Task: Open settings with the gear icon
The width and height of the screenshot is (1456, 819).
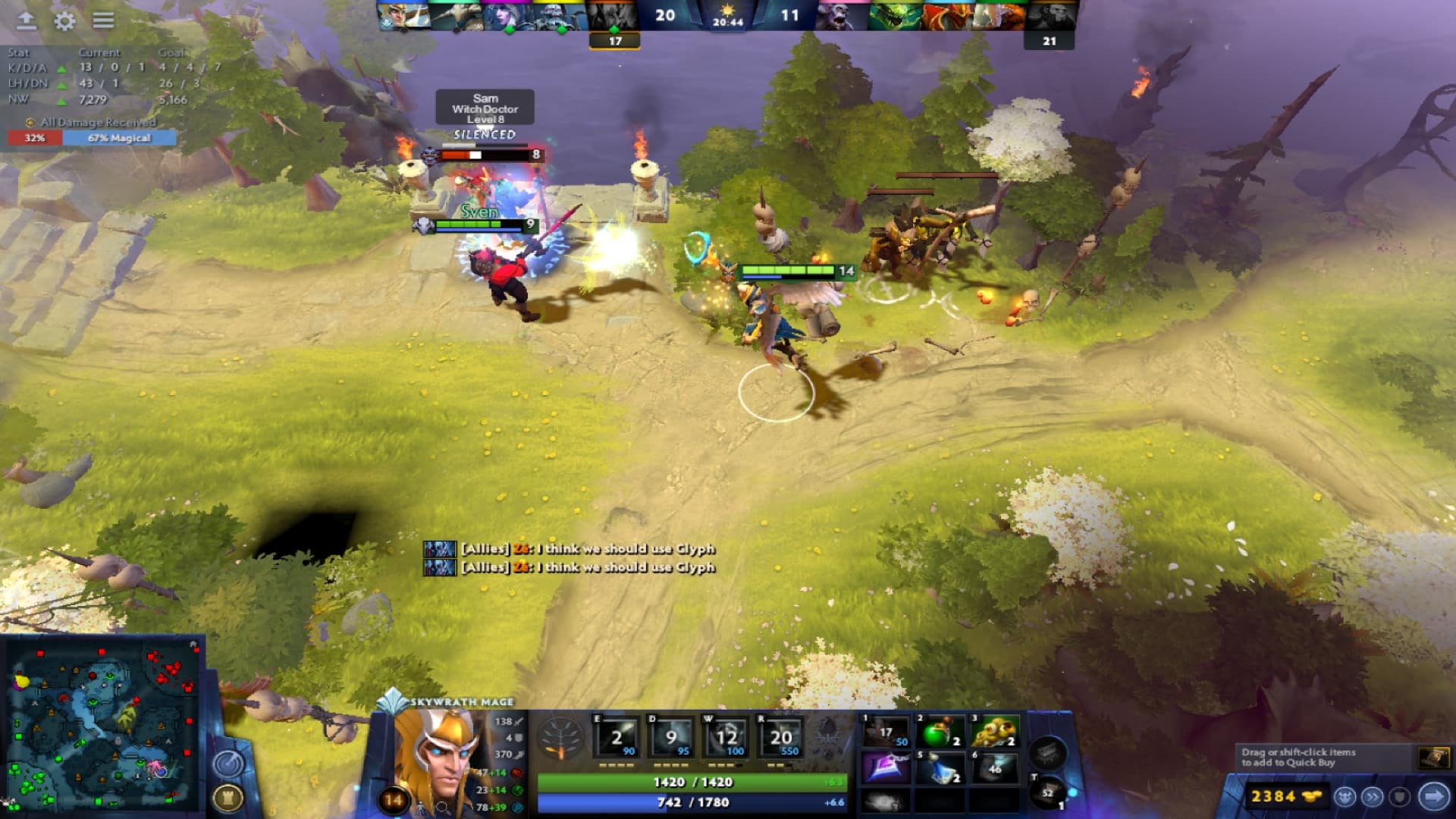Action: [x=64, y=22]
